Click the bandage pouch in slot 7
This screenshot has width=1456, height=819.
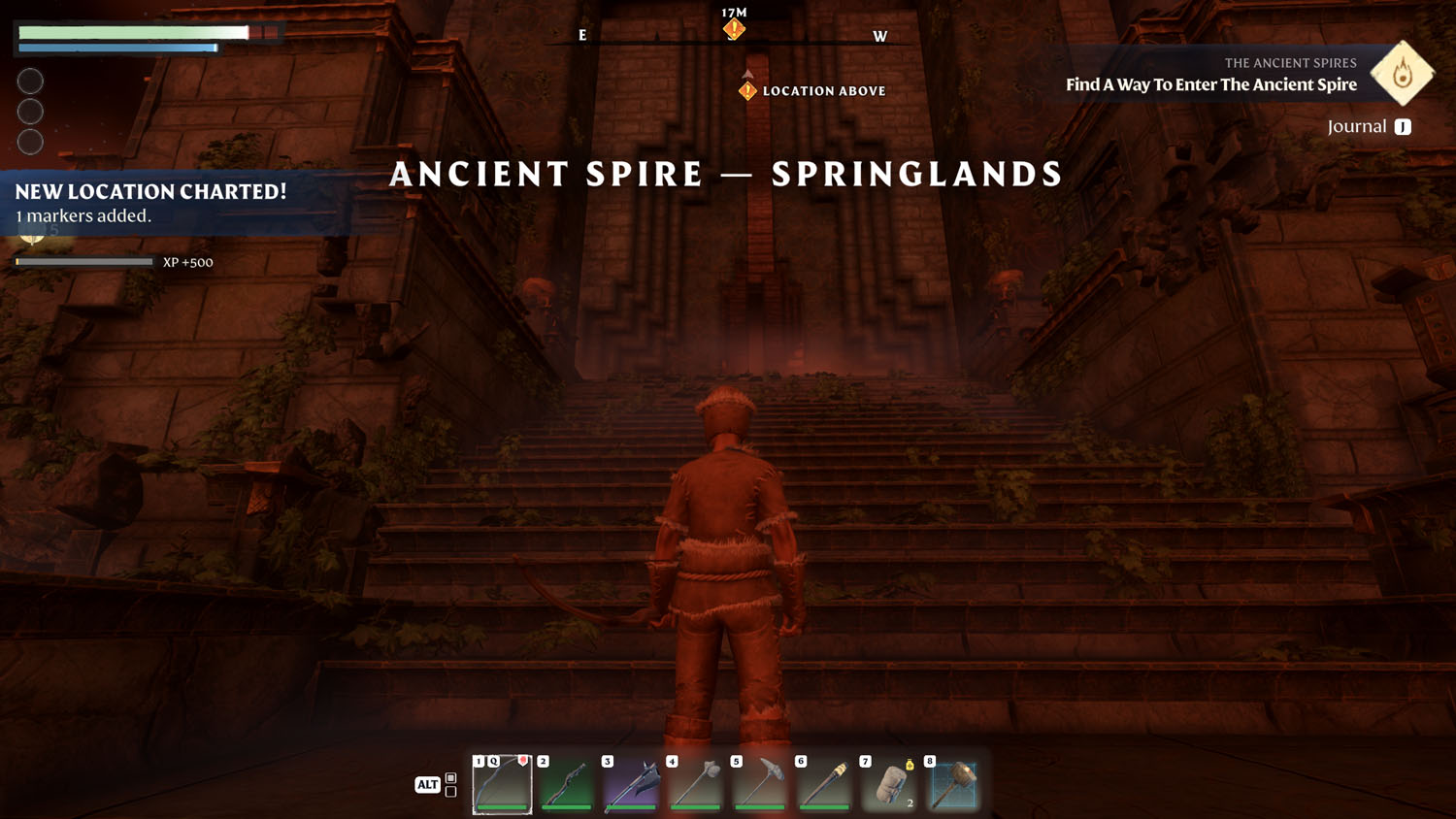click(x=889, y=784)
